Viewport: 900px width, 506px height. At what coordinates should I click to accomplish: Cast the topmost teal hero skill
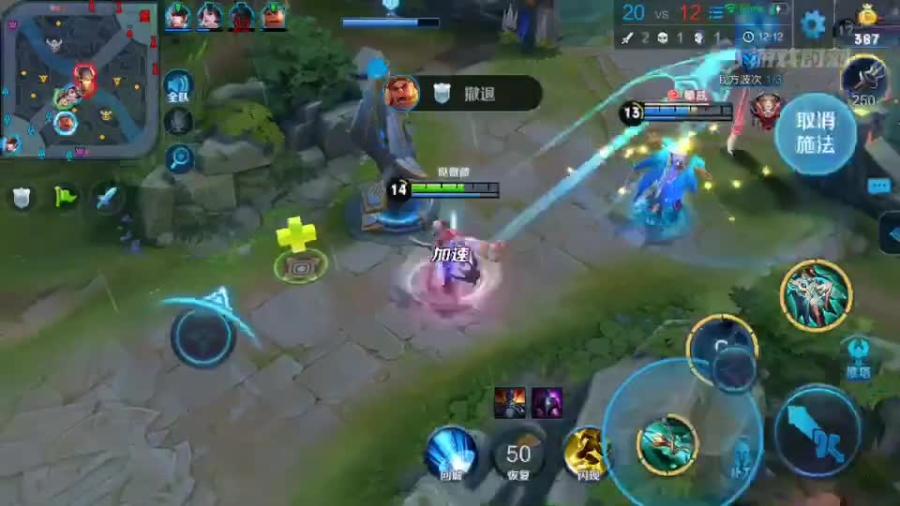[816, 295]
